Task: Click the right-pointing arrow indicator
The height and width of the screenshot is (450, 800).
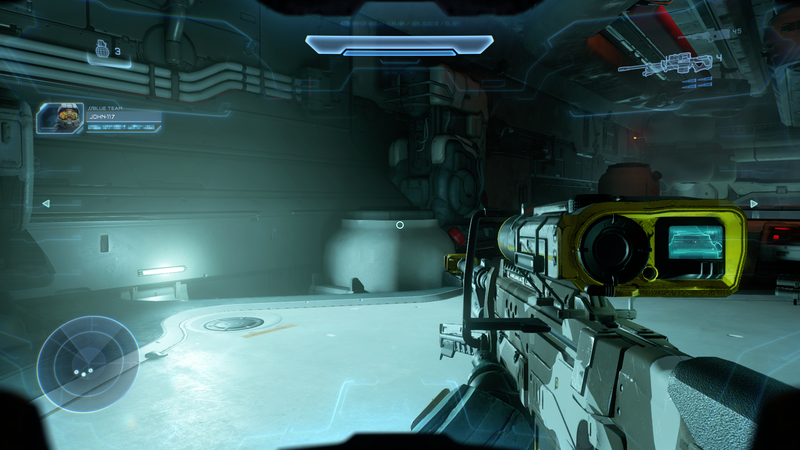Action: (754, 203)
